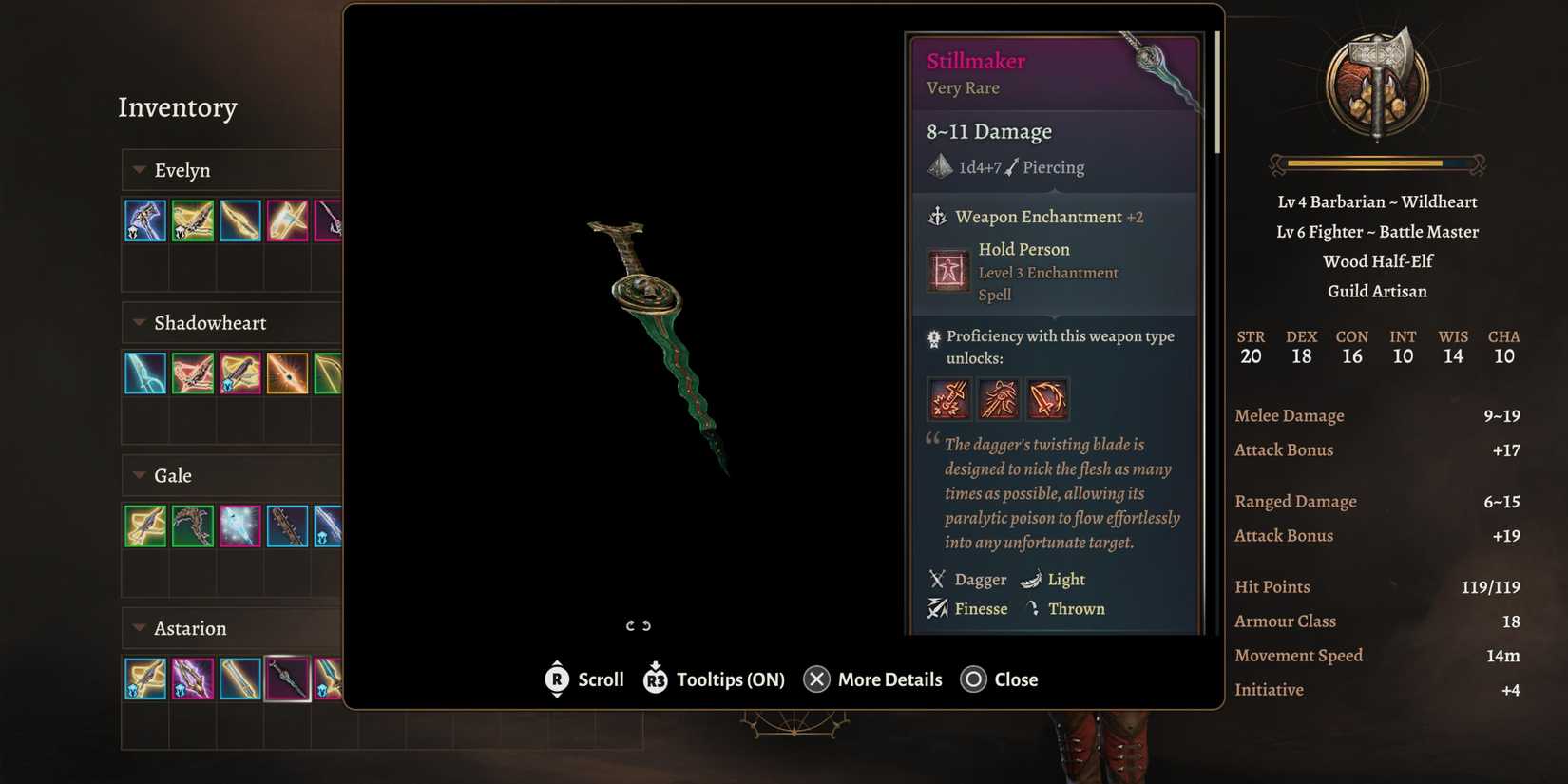Select the third proficiency unlock ability icon
Image resolution: width=1568 pixels, height=784 pixels.
[1046, 398]
